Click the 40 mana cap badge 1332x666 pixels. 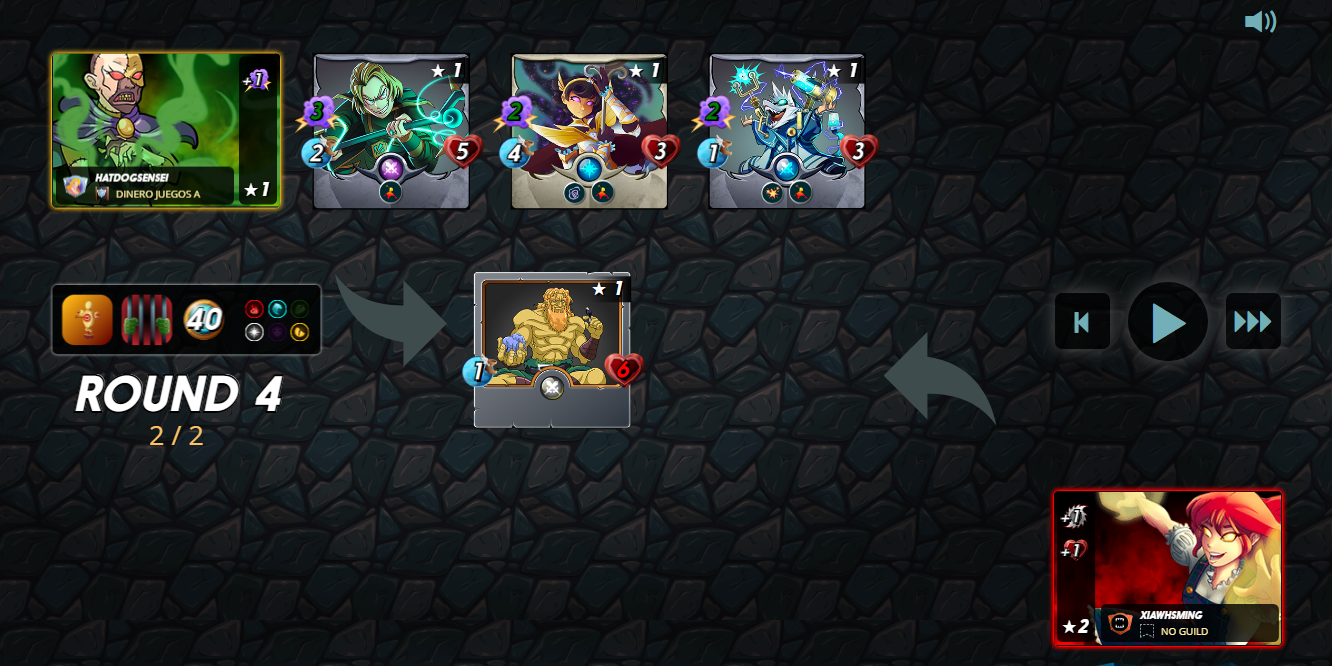(x=204, y=320)
